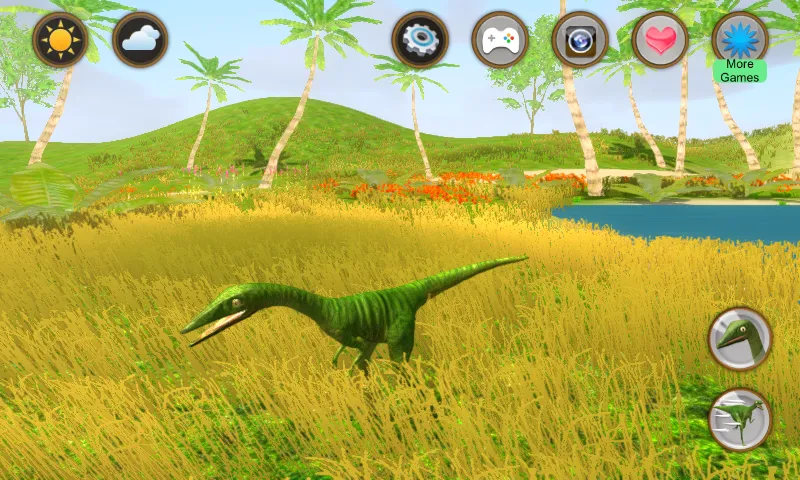The image size is (800, 480).
Task: Open More Games via the blue starburst
Action: tap(740, 38)
